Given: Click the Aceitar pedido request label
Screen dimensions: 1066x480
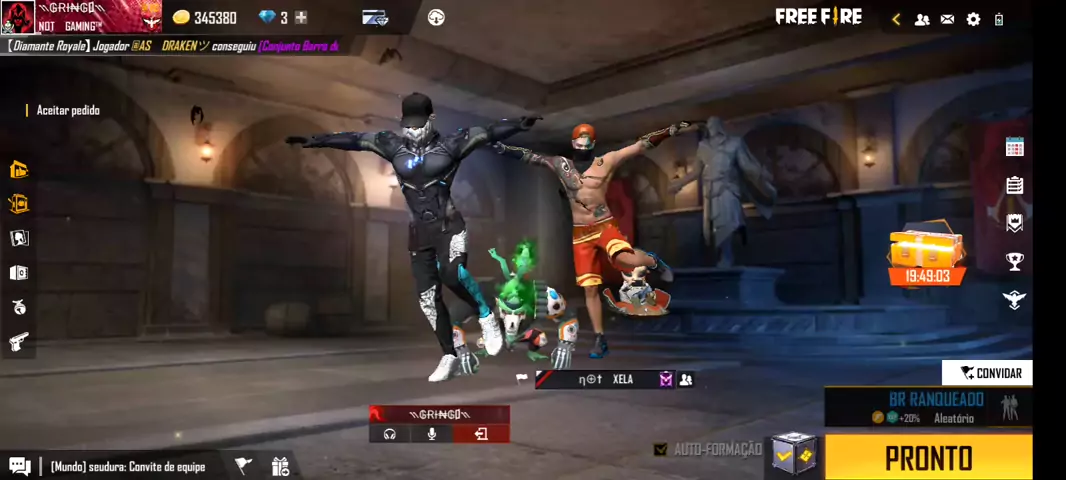Looking at the screenshot, I should (x=68, y=110).
